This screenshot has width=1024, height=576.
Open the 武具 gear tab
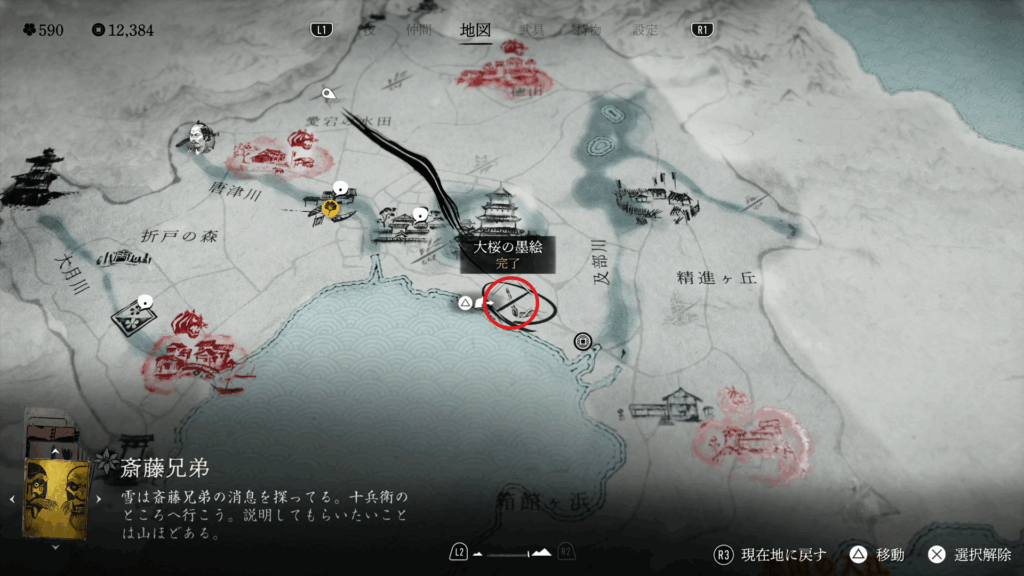pos(532,30)
